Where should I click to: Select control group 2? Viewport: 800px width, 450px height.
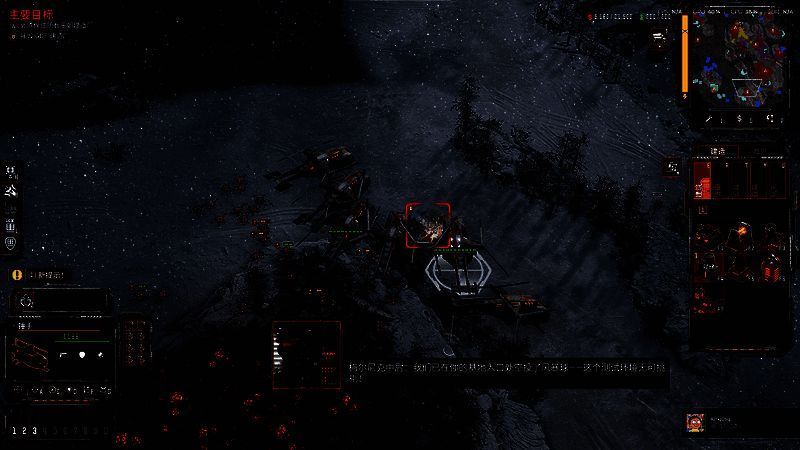(23, 431)
